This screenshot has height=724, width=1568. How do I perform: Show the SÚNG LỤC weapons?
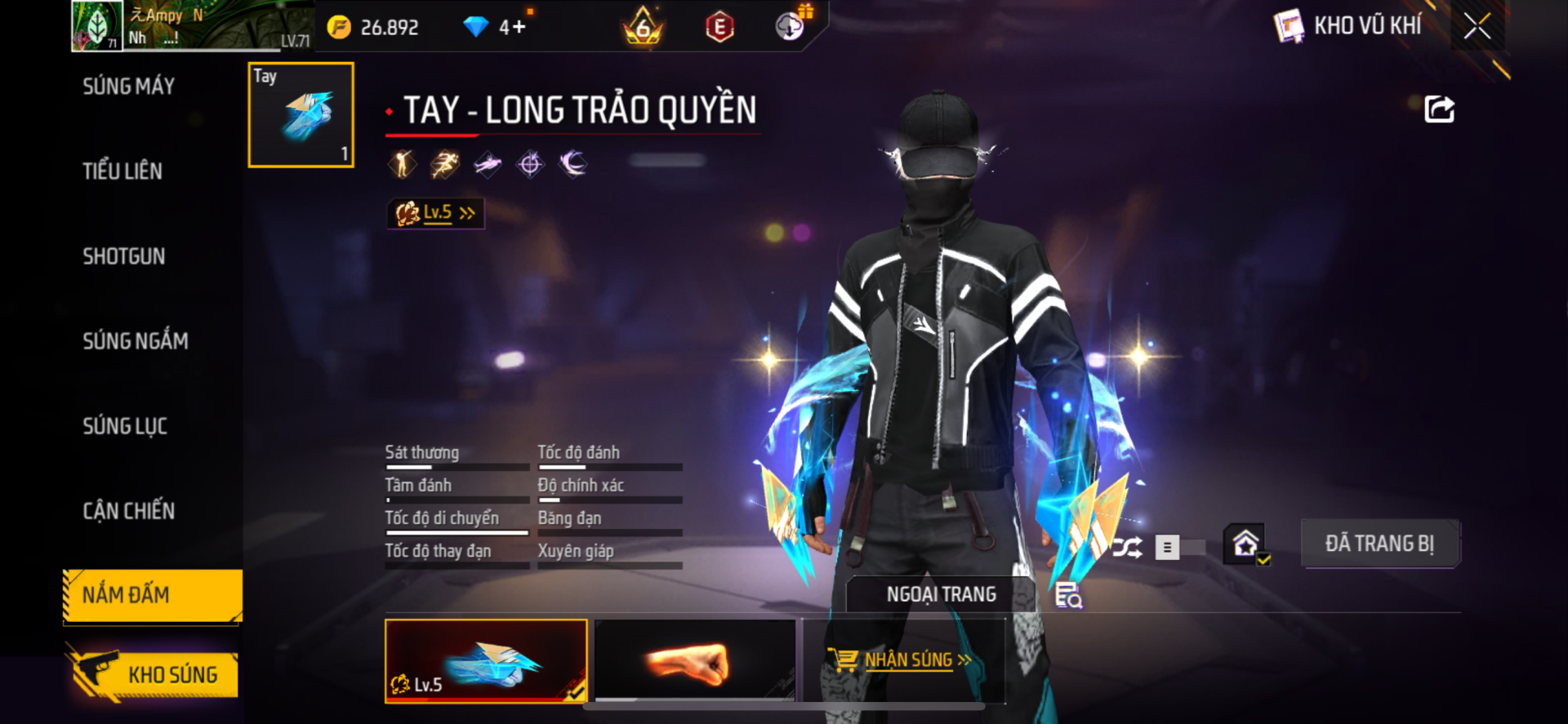click(124, 426)
